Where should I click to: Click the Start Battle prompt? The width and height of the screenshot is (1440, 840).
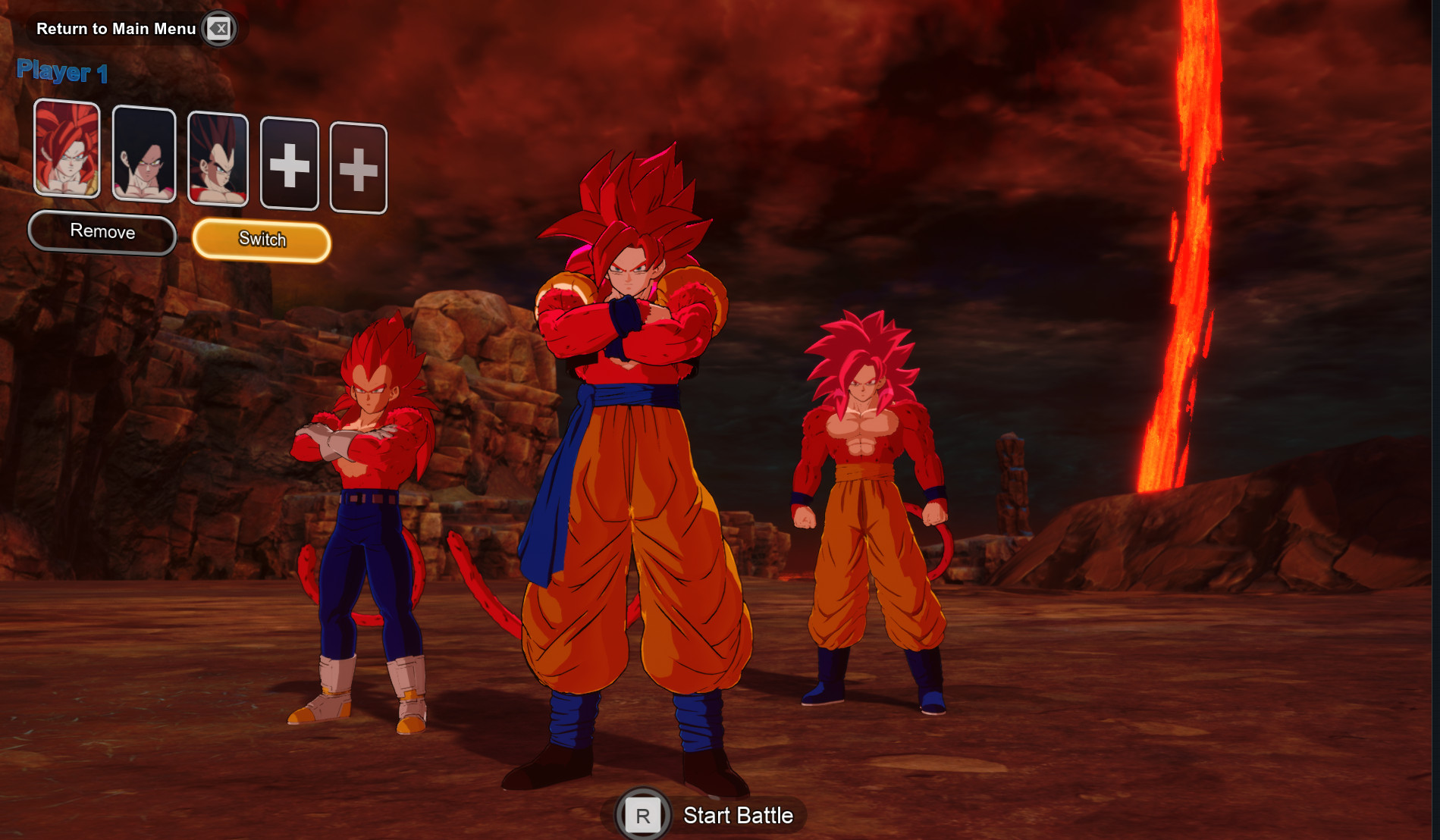click(x=737, y=816)
